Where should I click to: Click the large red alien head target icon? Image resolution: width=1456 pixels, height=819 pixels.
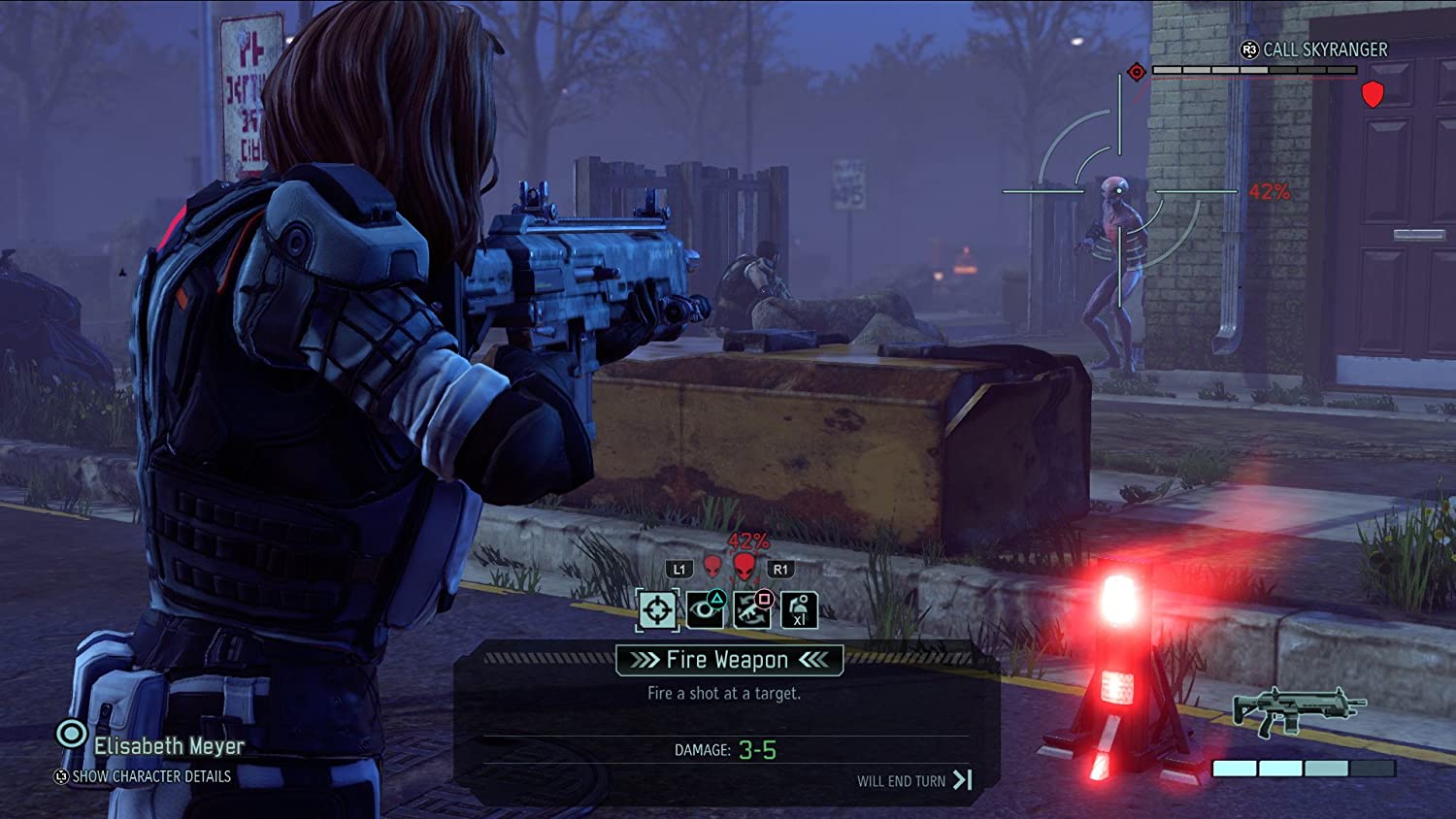point(744,568)
